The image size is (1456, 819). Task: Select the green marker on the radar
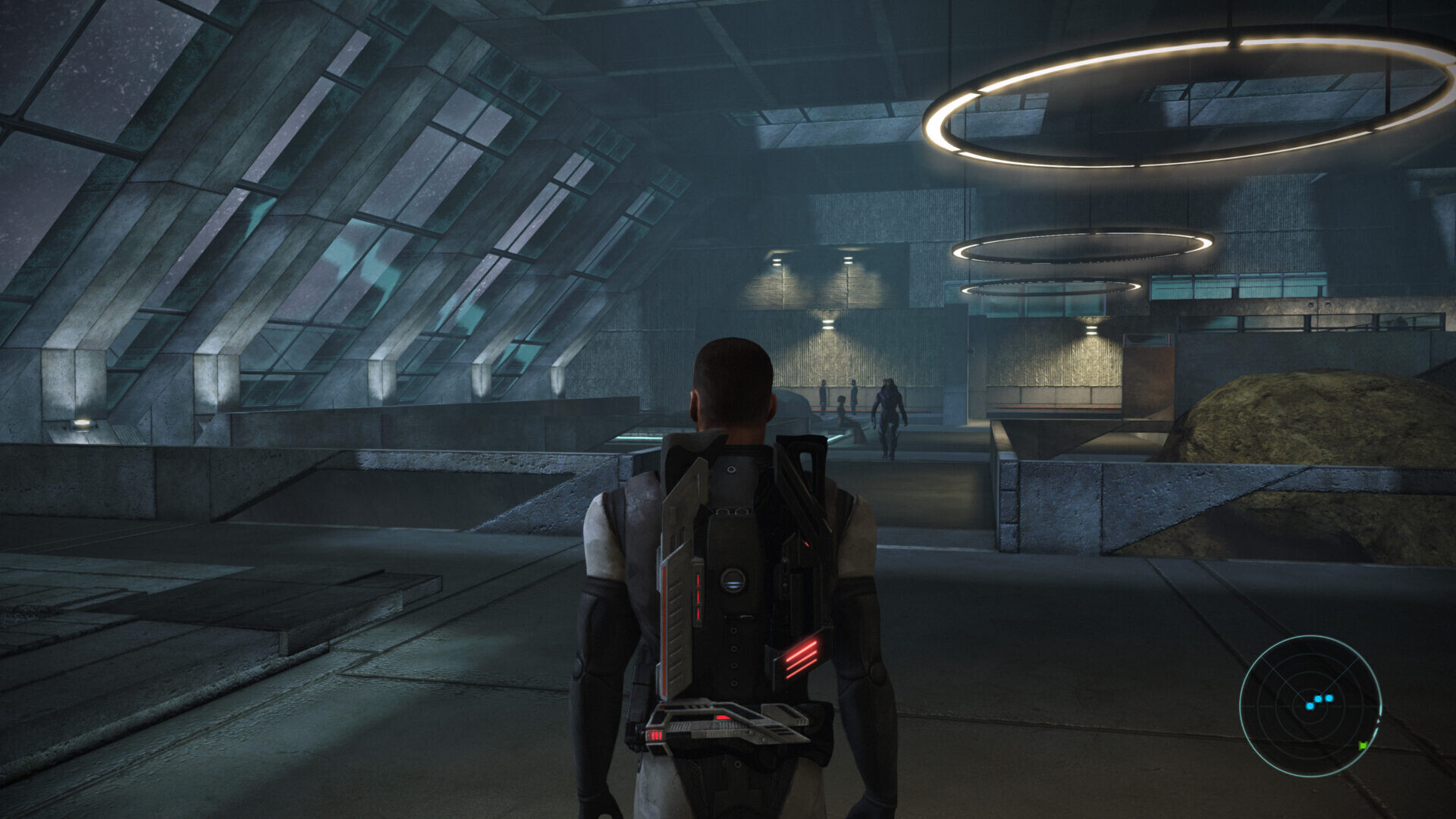1363,745
